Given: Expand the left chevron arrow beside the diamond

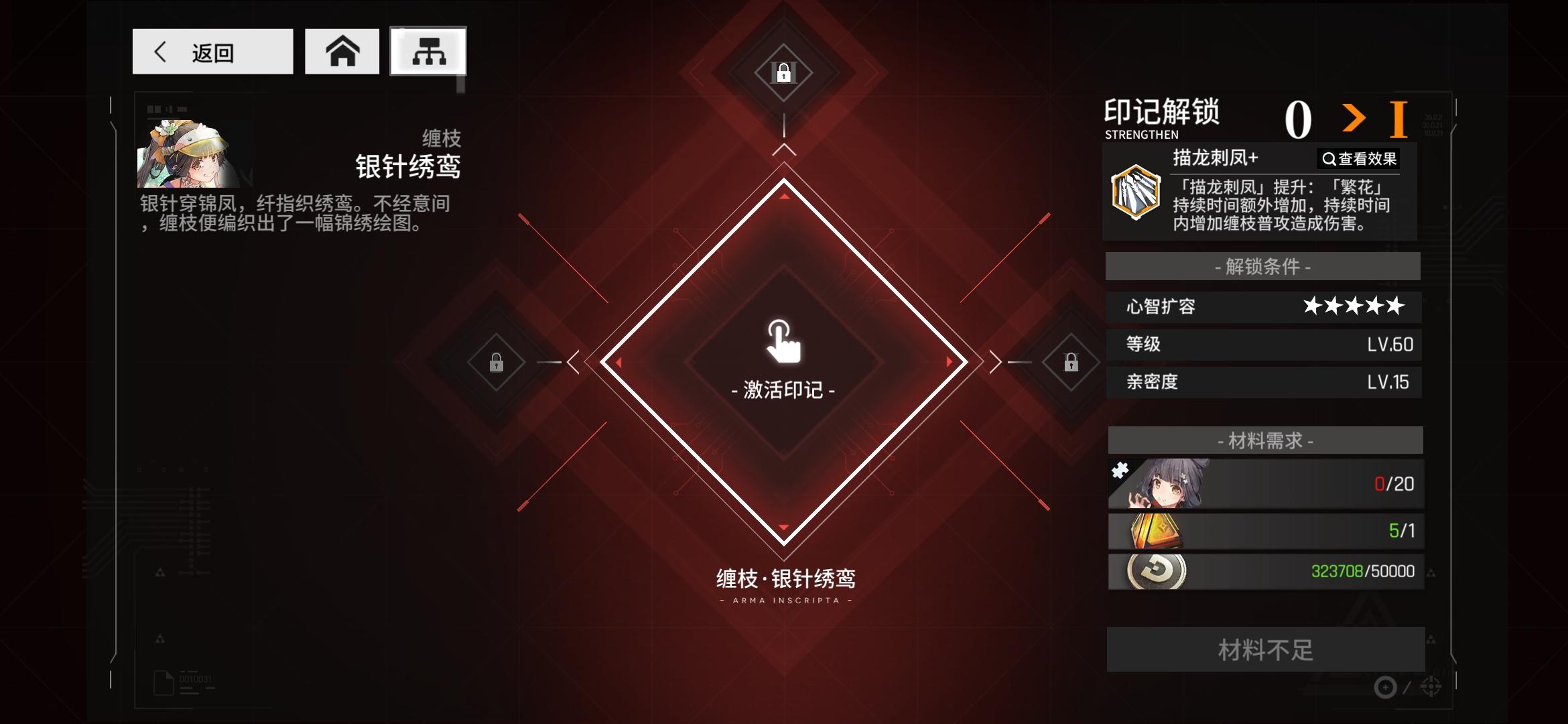Looking at the screenshot, I should click(x=573, y=362).
